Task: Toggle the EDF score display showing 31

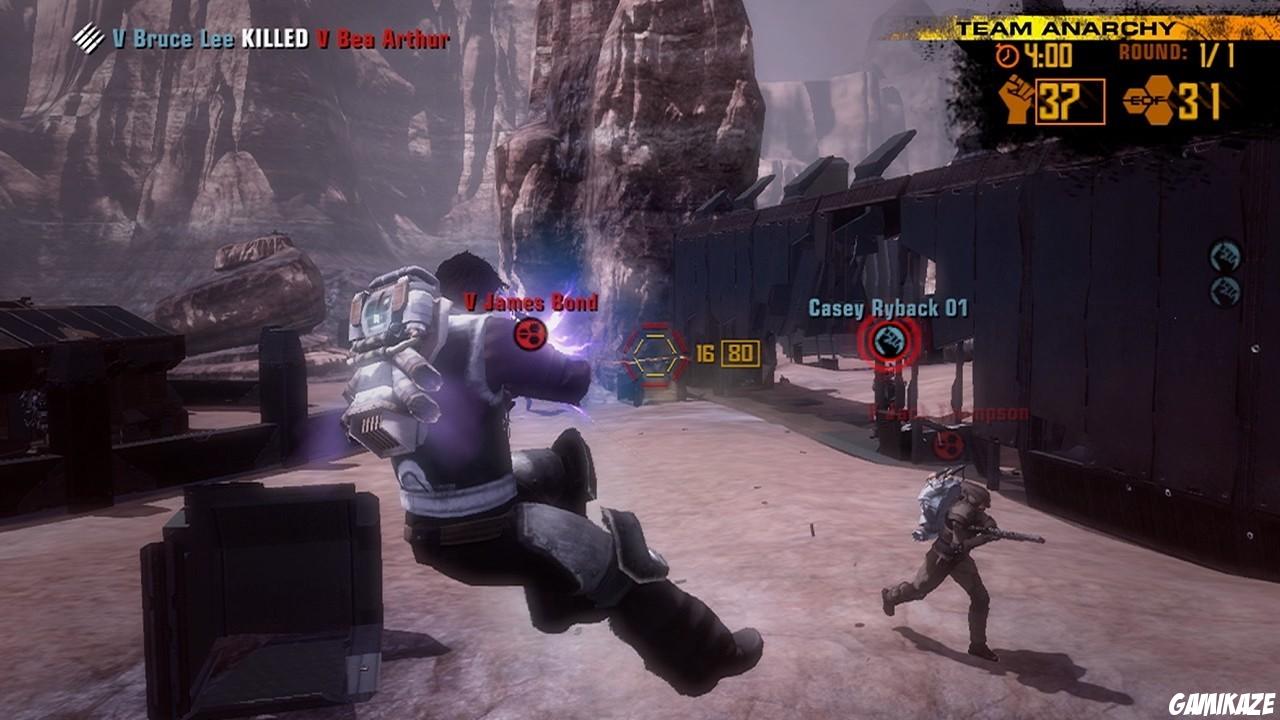Action: tap(1201, 100)
